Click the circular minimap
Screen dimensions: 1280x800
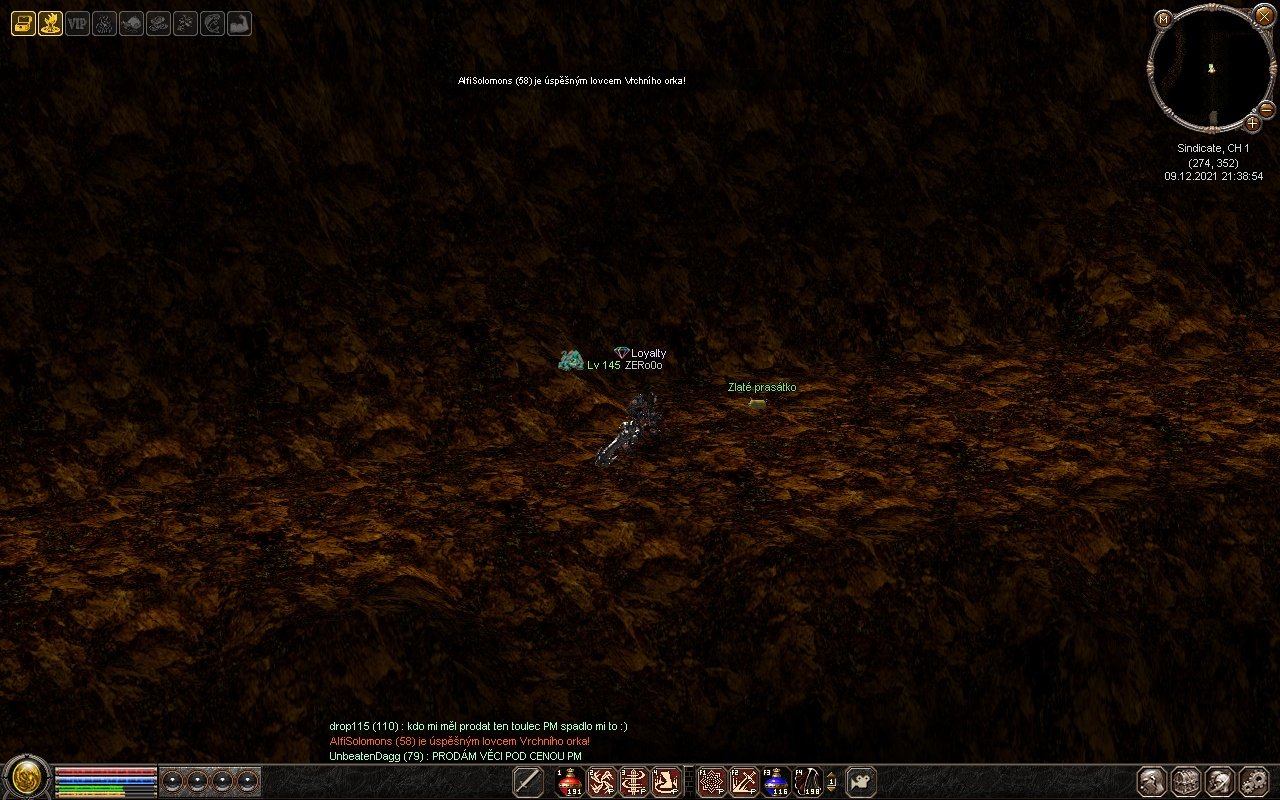pyautogui.click(x=1211, y=68)
